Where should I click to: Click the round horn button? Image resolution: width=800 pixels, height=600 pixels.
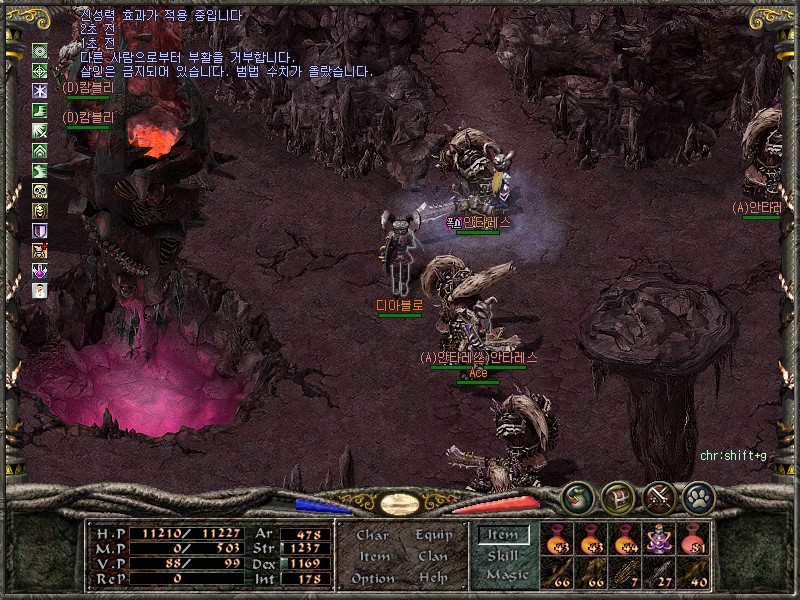[x=576, y=496]
